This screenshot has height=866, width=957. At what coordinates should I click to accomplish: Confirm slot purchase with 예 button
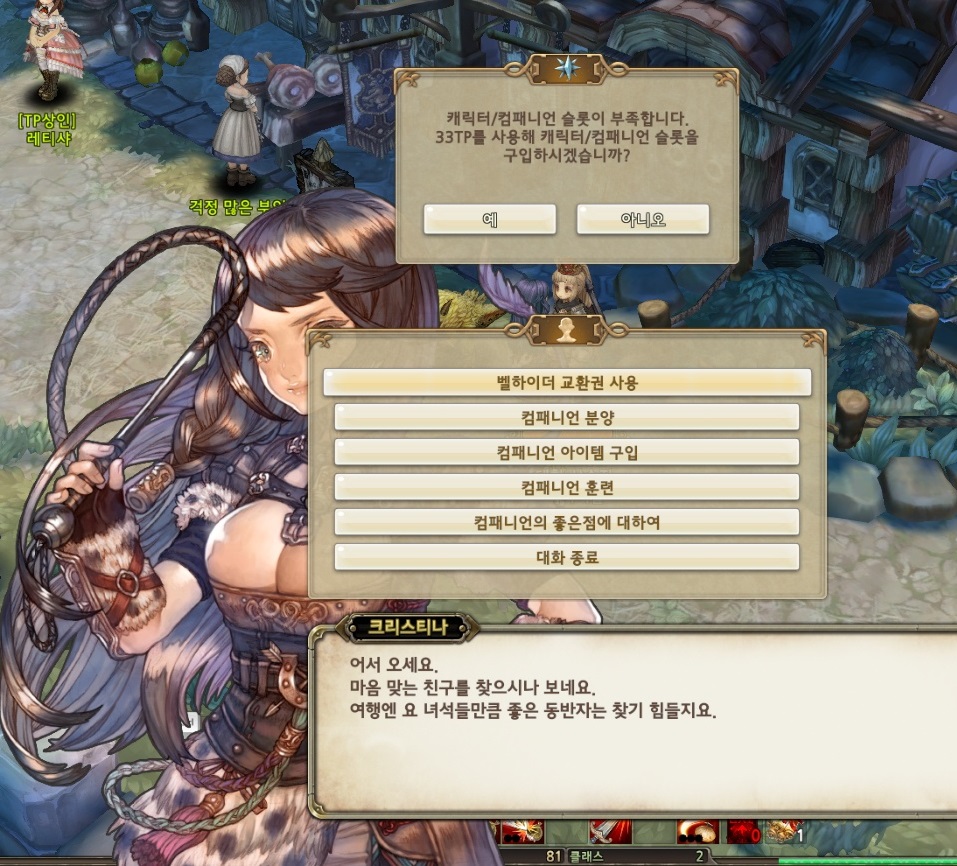[x=489, y=219]
